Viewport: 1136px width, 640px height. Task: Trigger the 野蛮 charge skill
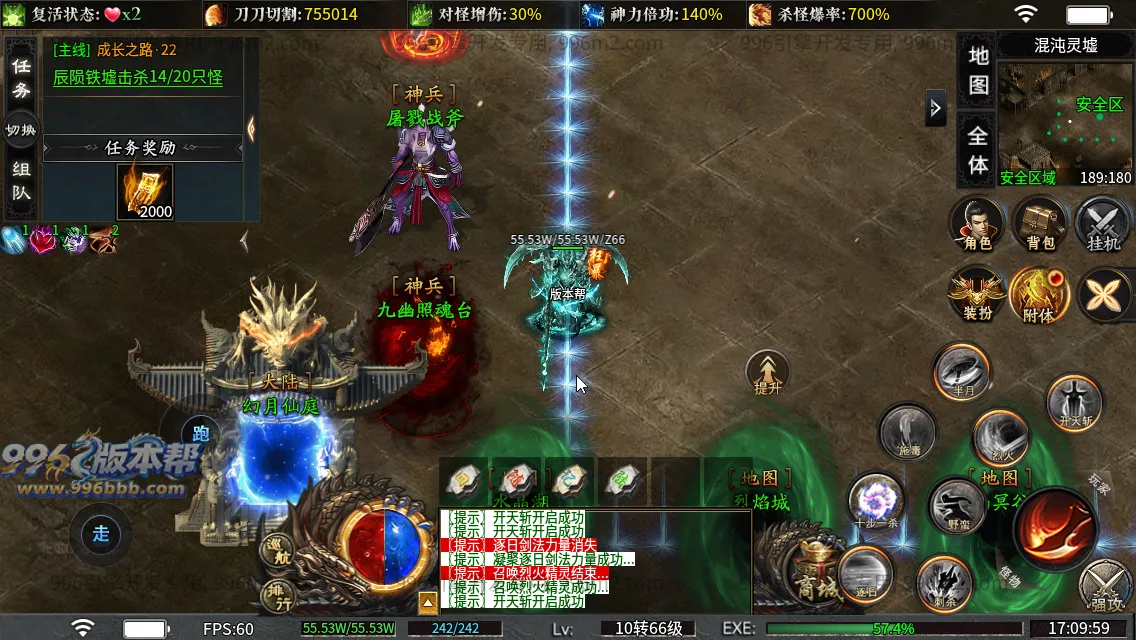[956, 506]
